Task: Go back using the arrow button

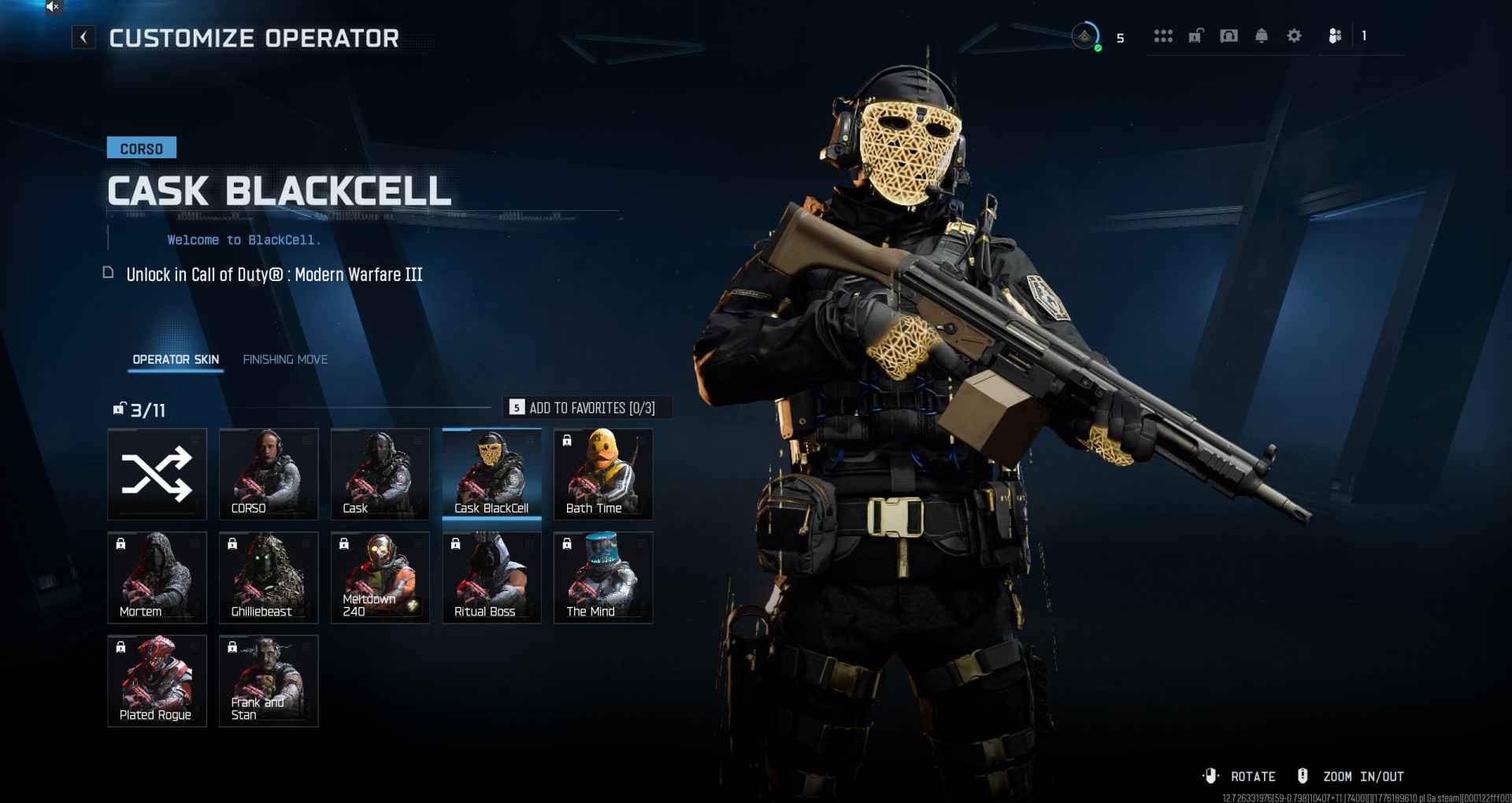Action: pos(83,37)
